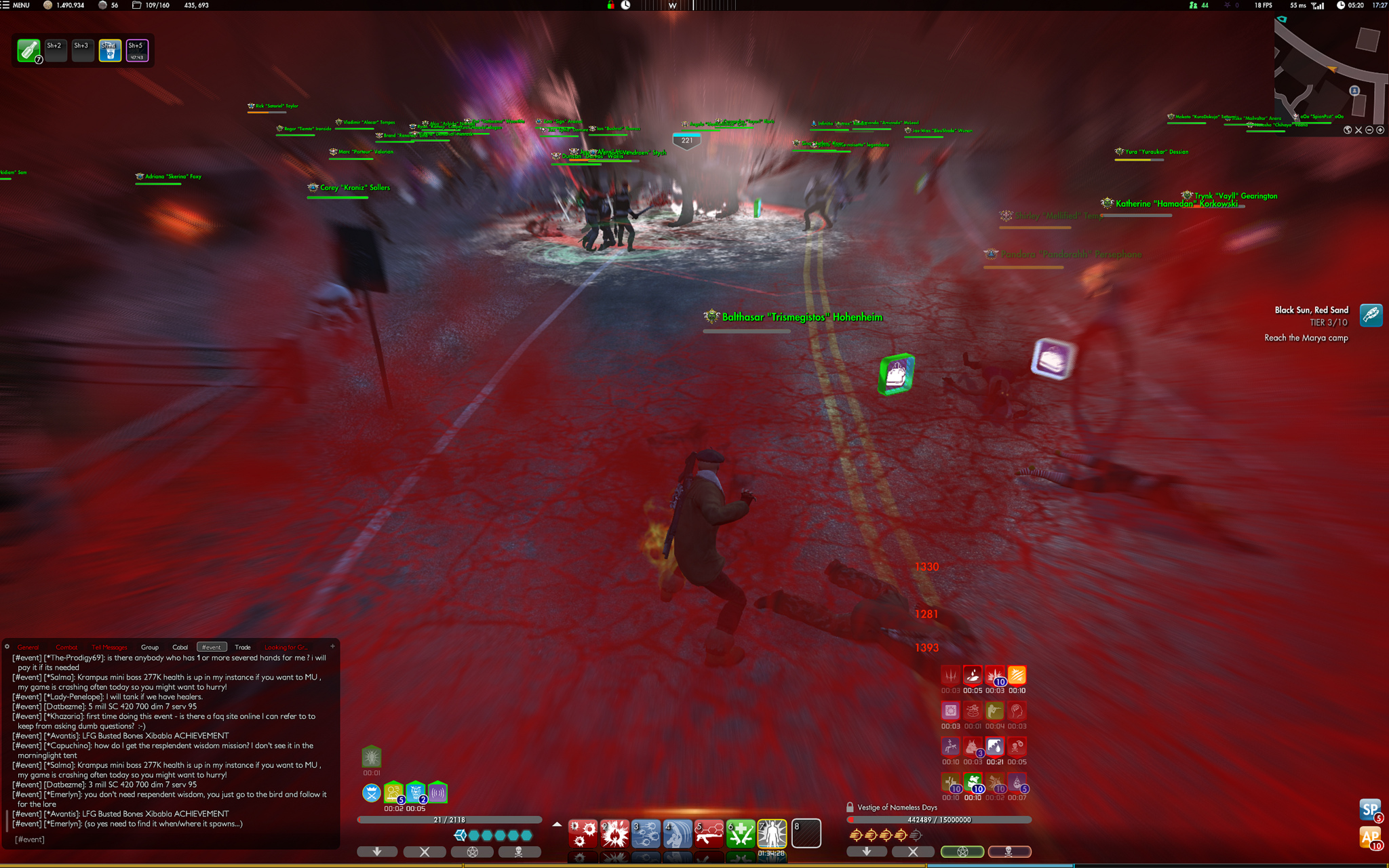Zoom out the minimap with minus button
1389x868 pixels.
(1369, 130)
